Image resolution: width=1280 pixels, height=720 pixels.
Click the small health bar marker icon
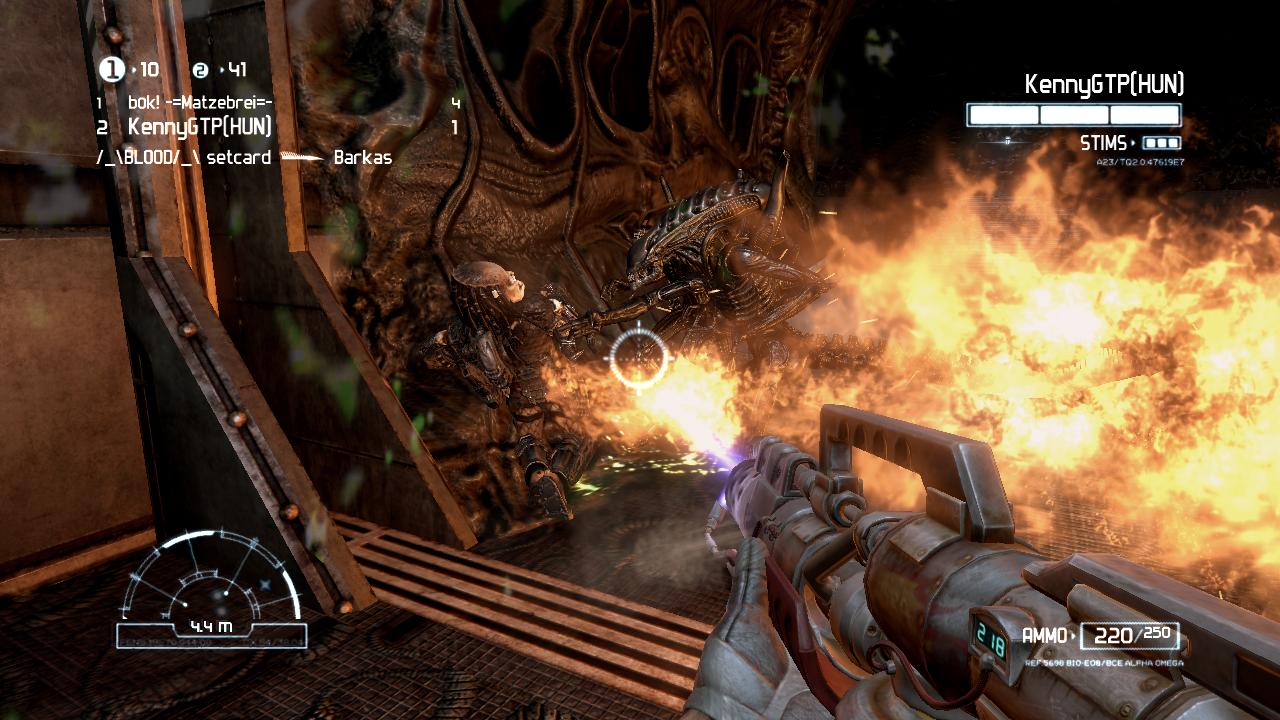point(1007,141)
